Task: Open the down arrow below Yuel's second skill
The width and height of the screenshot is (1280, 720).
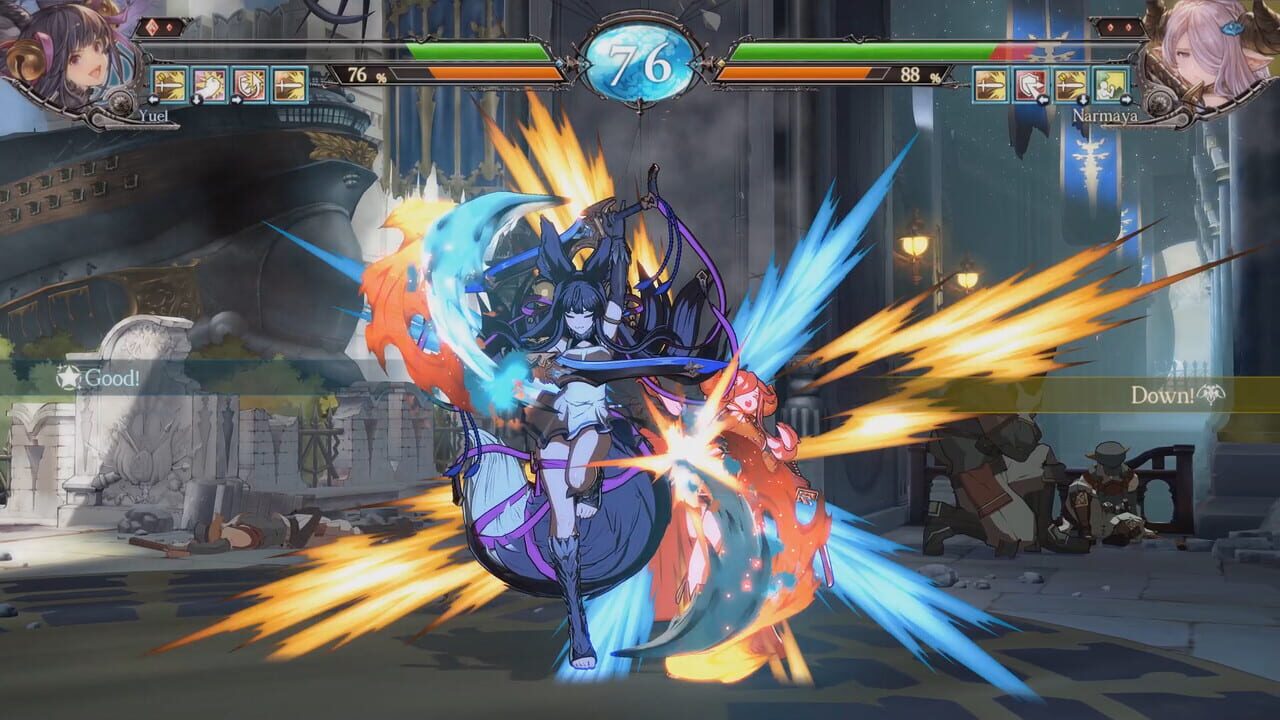Action: 197,100
